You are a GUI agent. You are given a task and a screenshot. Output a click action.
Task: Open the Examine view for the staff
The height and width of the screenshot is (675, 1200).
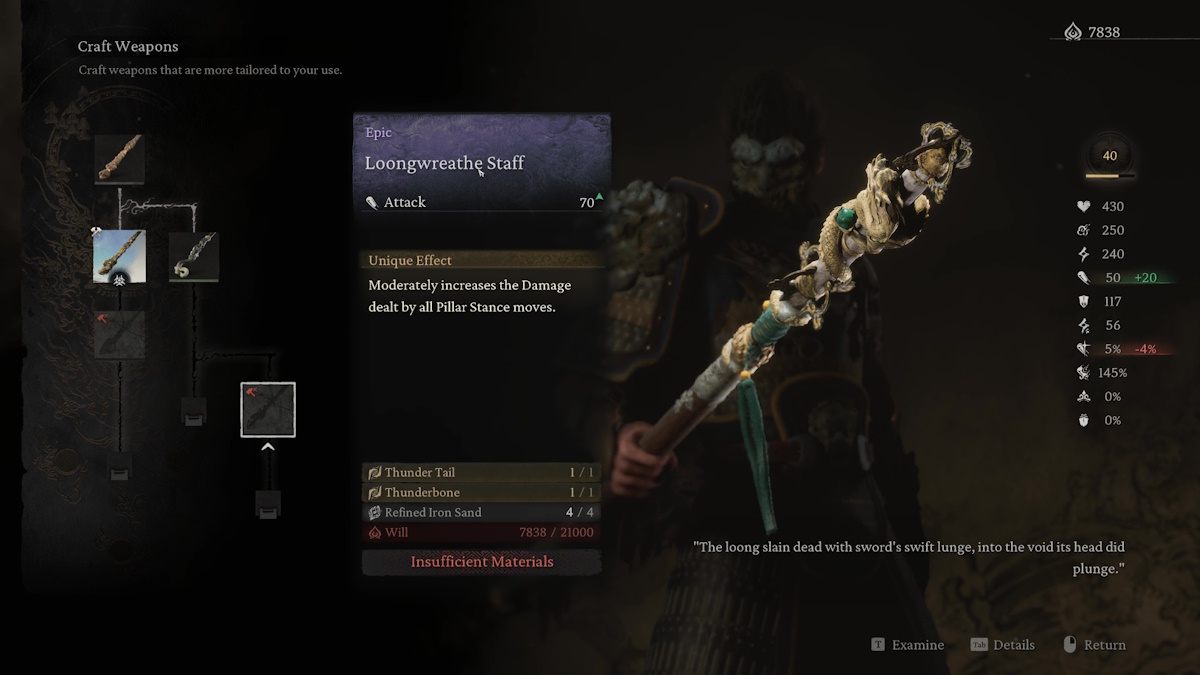(908, 645)
